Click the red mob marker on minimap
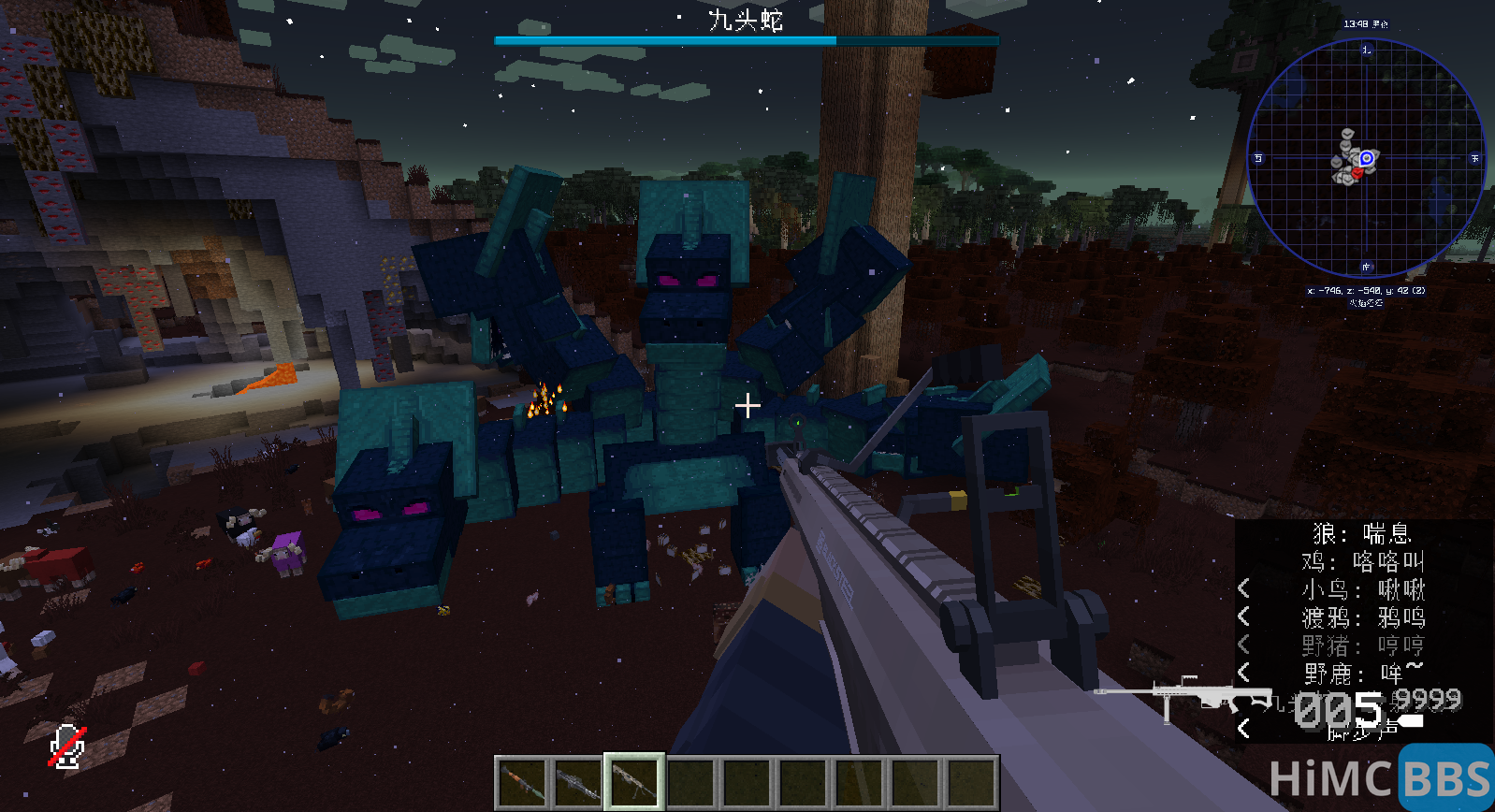The image size is (1495, 812). 1356,173
